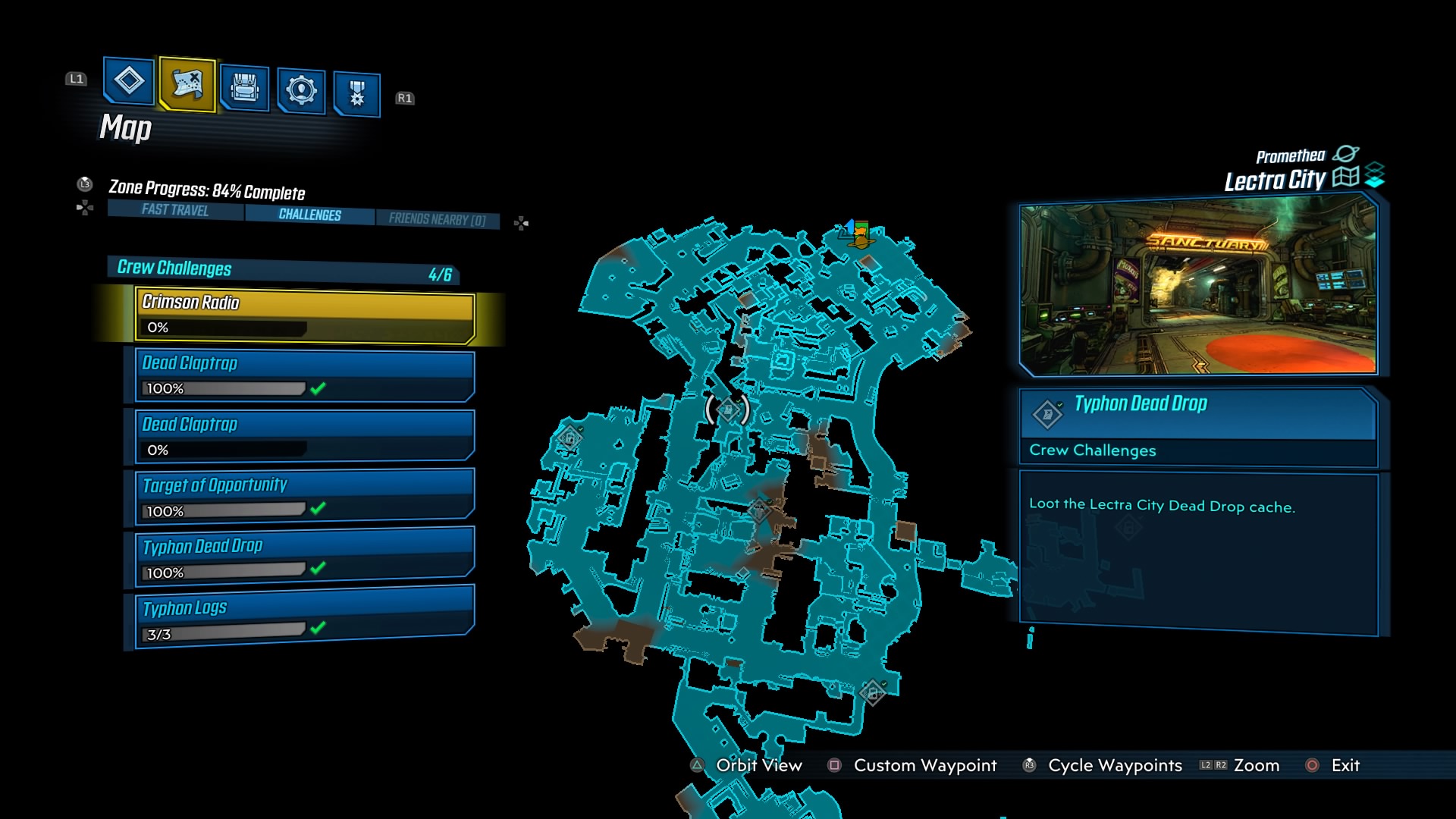Open the Challenges tab

click(x=309, y=215)
